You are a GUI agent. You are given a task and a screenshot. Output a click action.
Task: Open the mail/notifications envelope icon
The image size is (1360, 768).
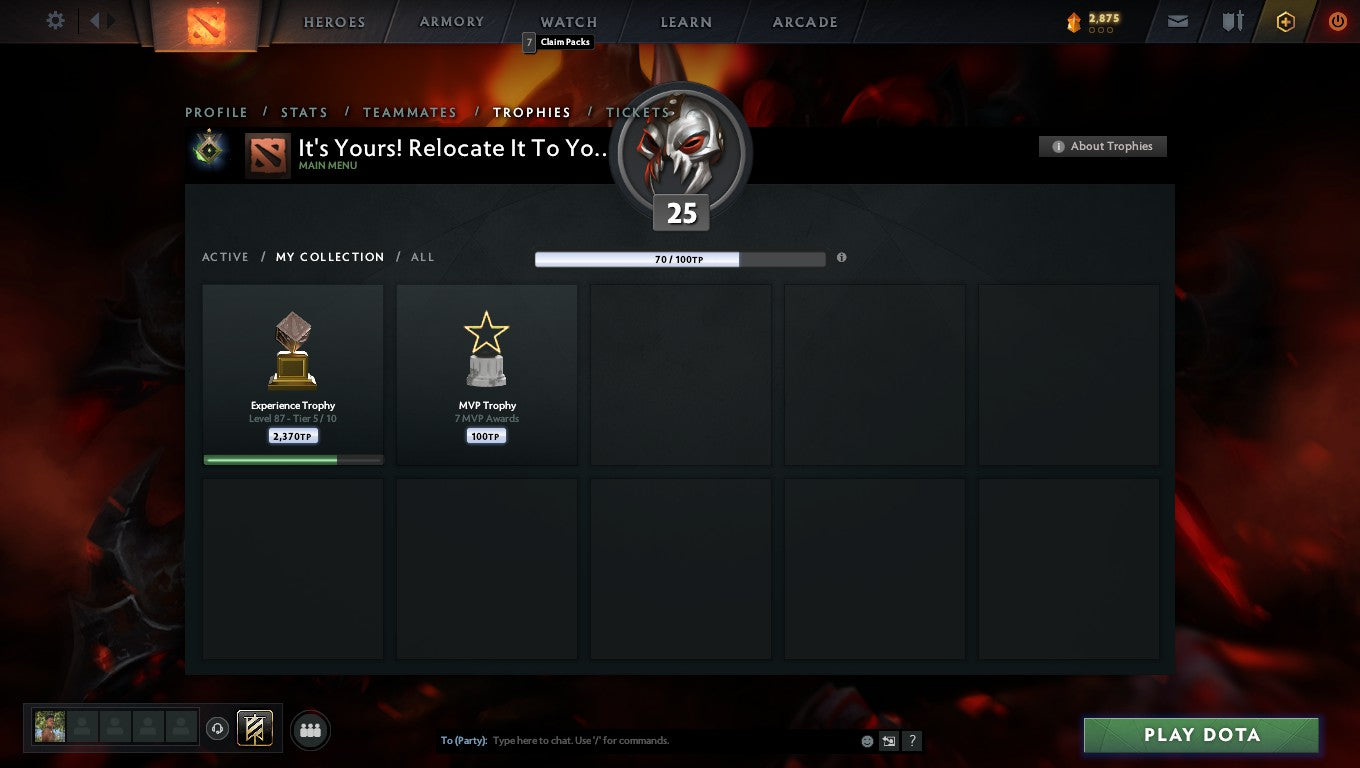point(1176,21)
